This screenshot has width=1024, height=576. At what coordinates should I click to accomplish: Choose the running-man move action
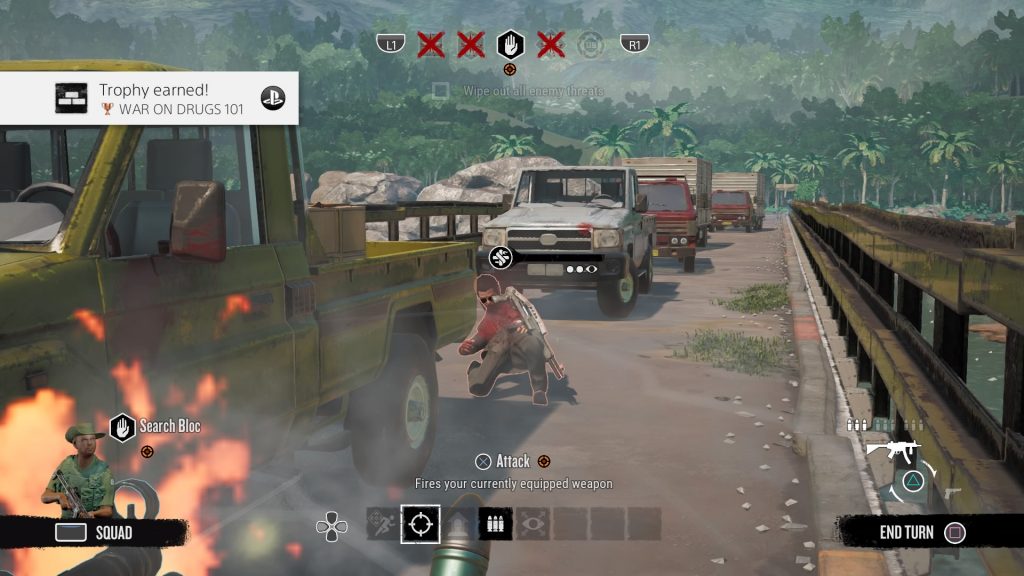(x=382, y=524)
